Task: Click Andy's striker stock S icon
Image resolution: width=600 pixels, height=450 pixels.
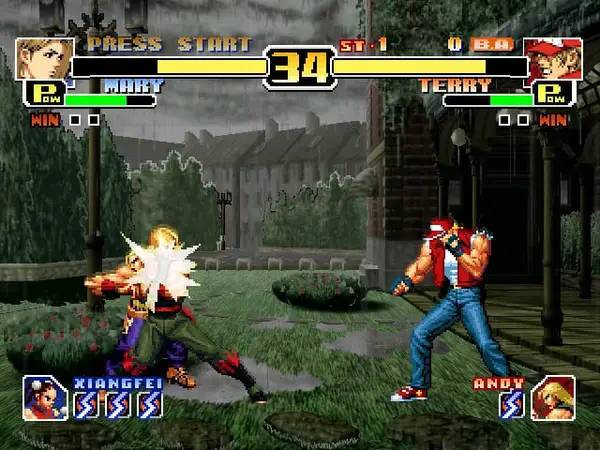Action: point(511,404)
